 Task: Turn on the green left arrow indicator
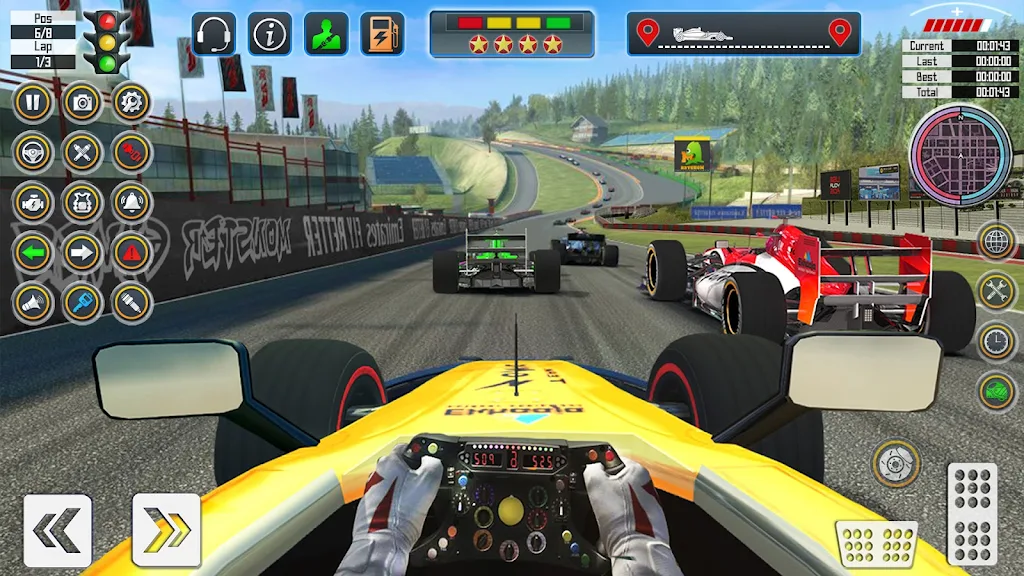(32, 252)
